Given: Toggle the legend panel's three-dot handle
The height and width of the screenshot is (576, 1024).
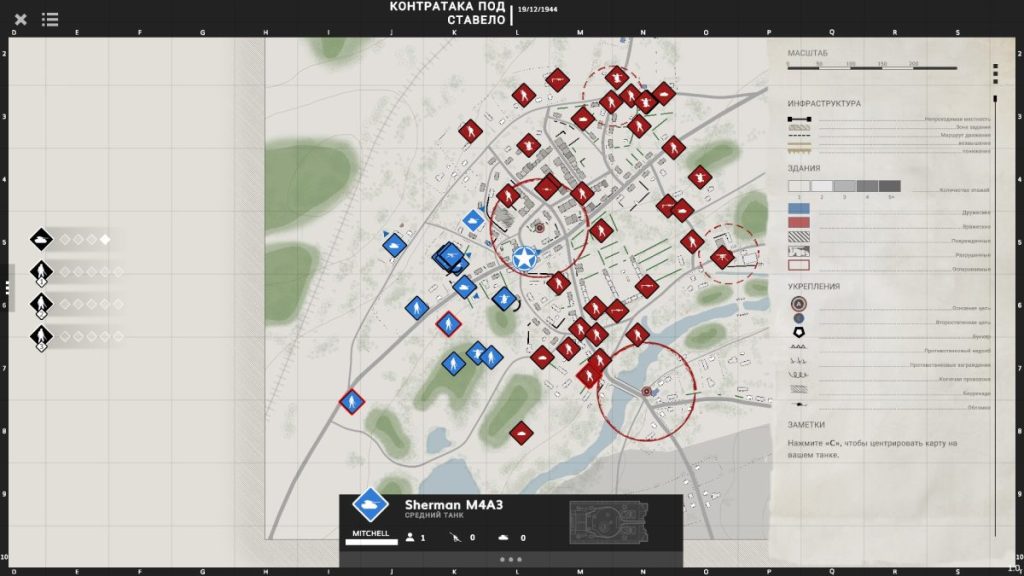Looking at the screenshot, I should (x=994, y=73).
